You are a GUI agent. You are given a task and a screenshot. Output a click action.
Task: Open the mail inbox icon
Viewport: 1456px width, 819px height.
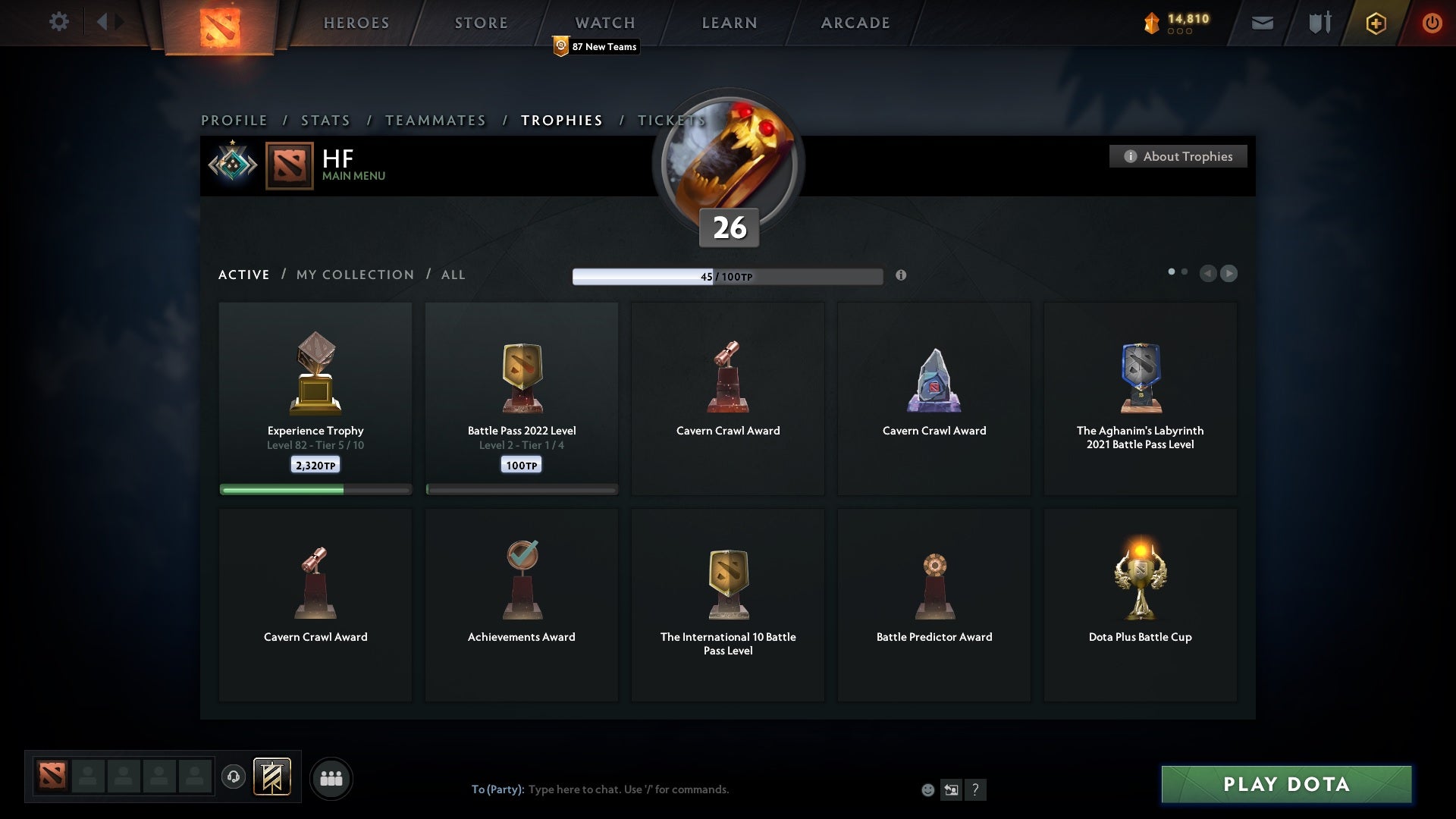coord(1263,23)
